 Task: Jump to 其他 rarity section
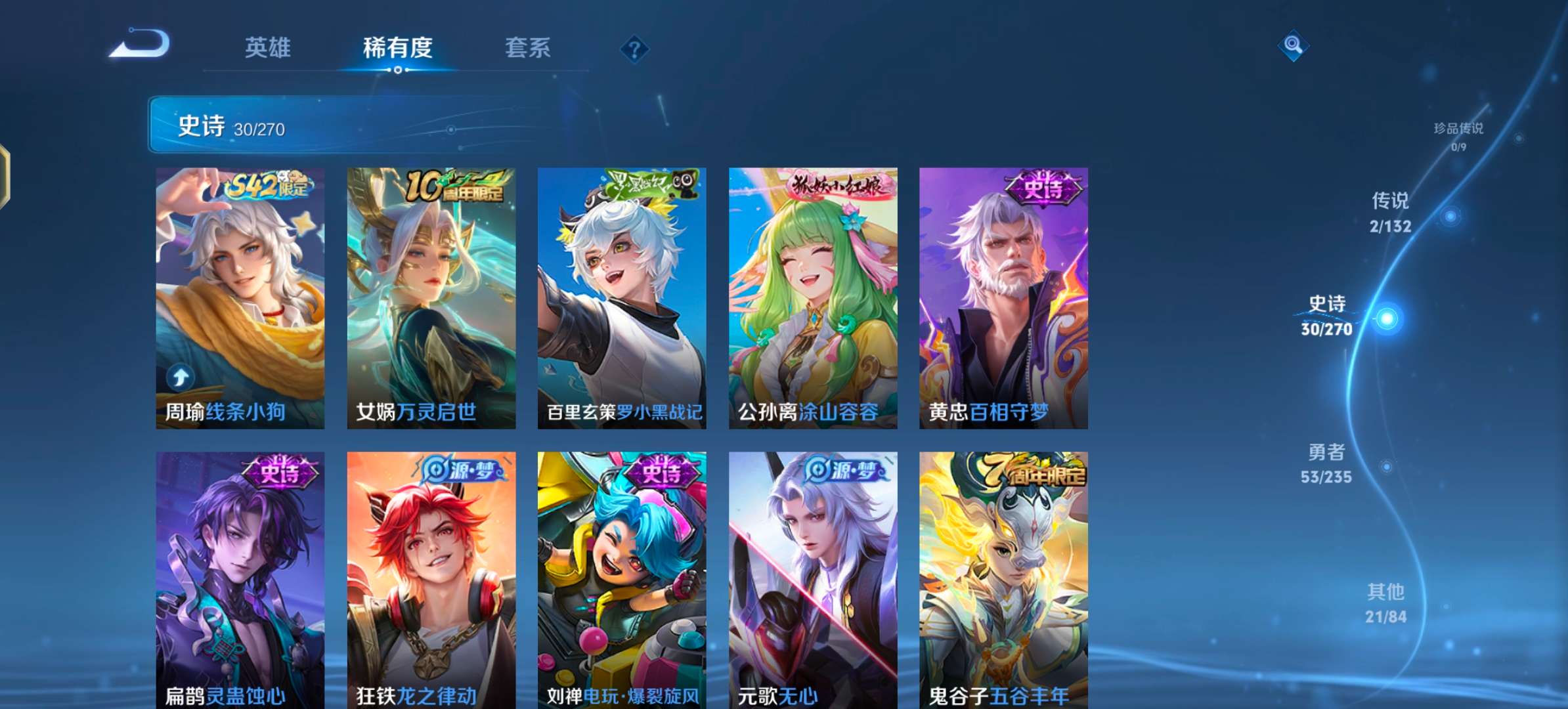click(1385, 603)
